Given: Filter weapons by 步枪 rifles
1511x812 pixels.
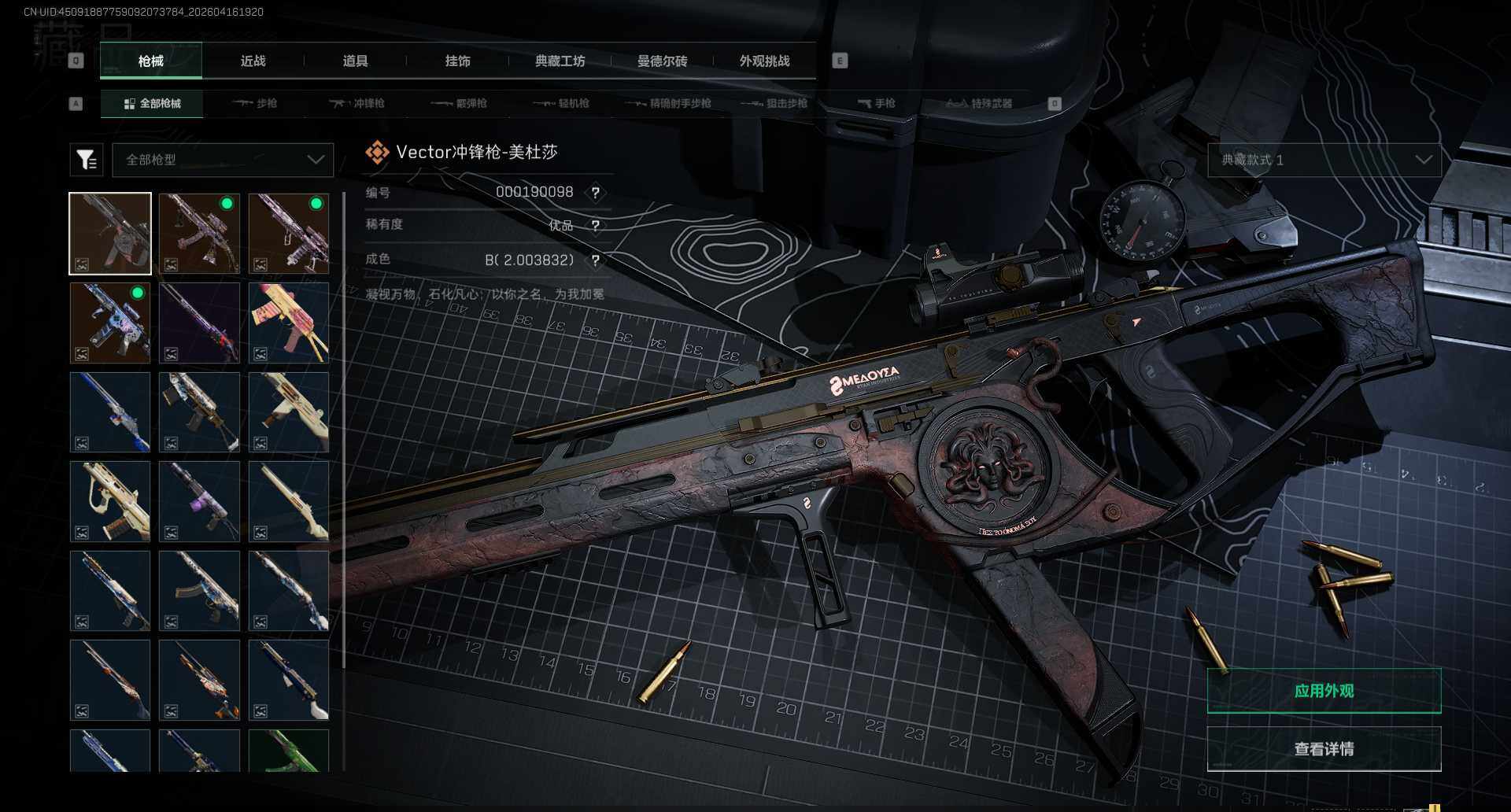Looking at the screenshot, I should point(255,103).
